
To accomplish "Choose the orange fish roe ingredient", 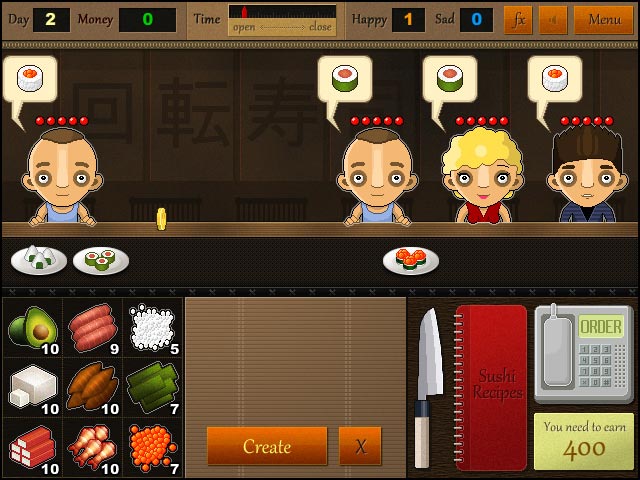I will [x=152, y=444].
